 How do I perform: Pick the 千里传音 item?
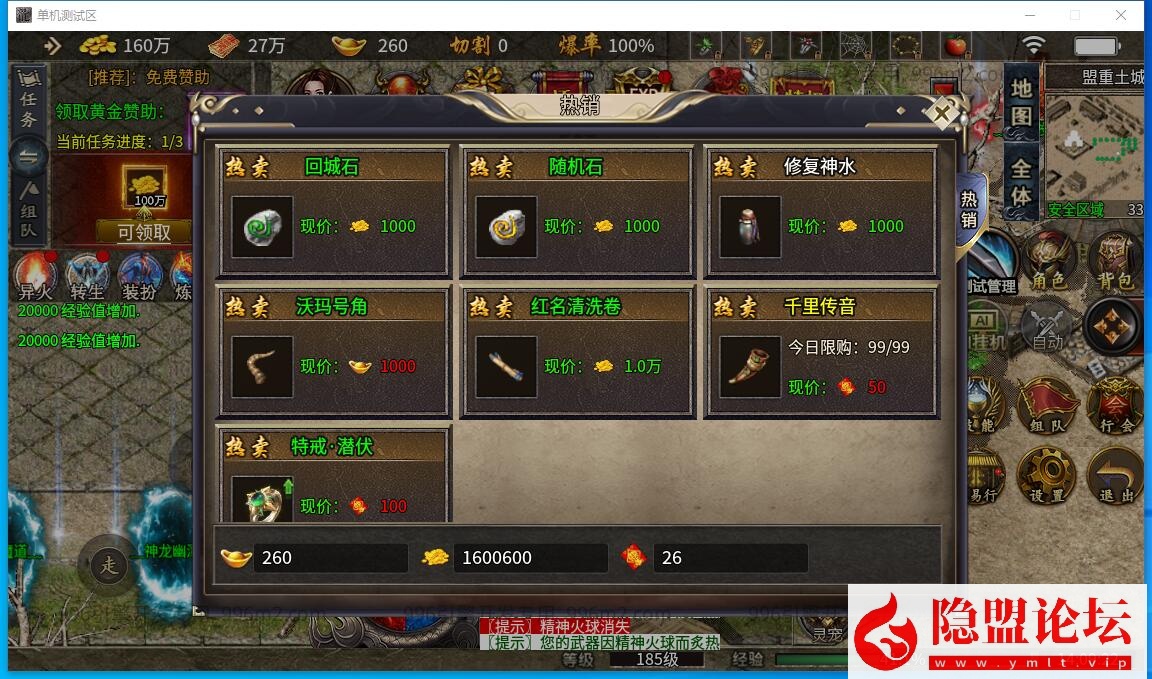tap(751, 367)
